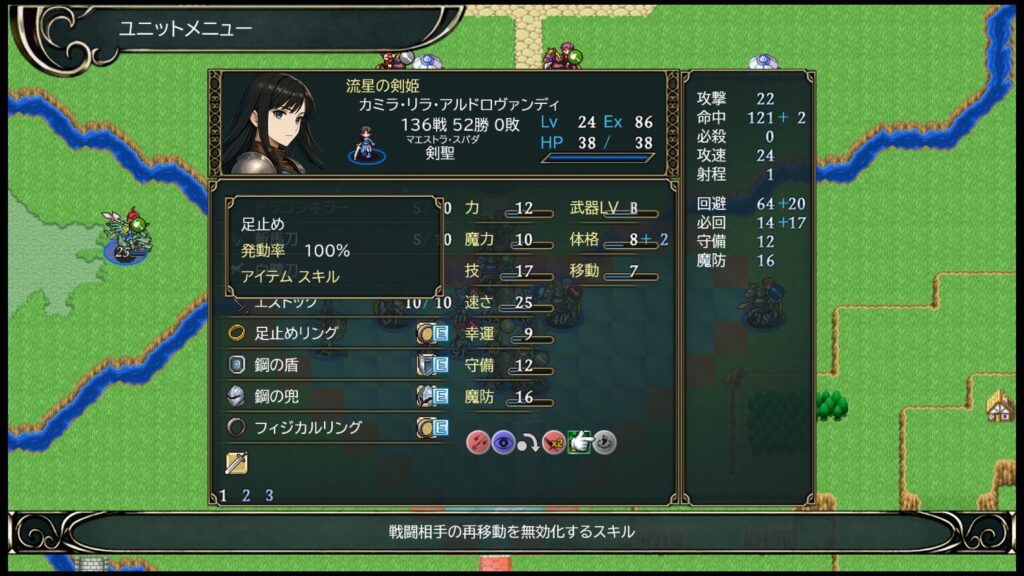Click the red x2 skill icon
Viewport: 1024px width, 576px height.
click(x=553, y=442)
